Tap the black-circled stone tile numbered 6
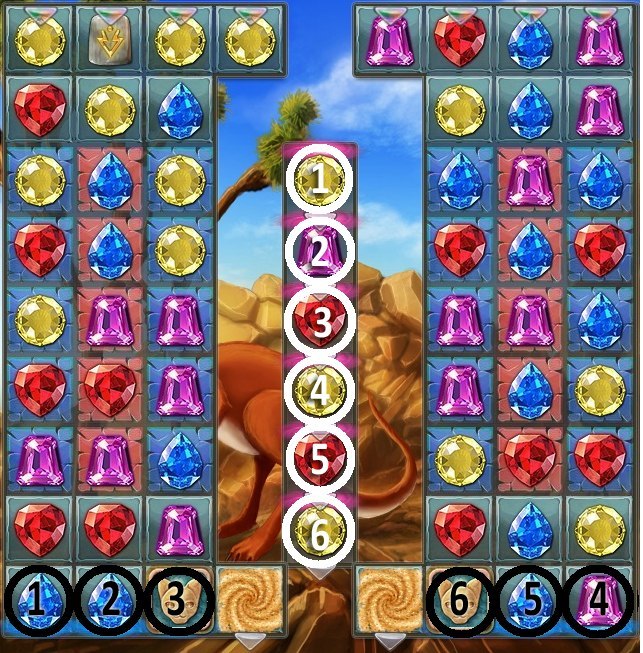Viewport: 643px width, 653px height. coord(459,601)
